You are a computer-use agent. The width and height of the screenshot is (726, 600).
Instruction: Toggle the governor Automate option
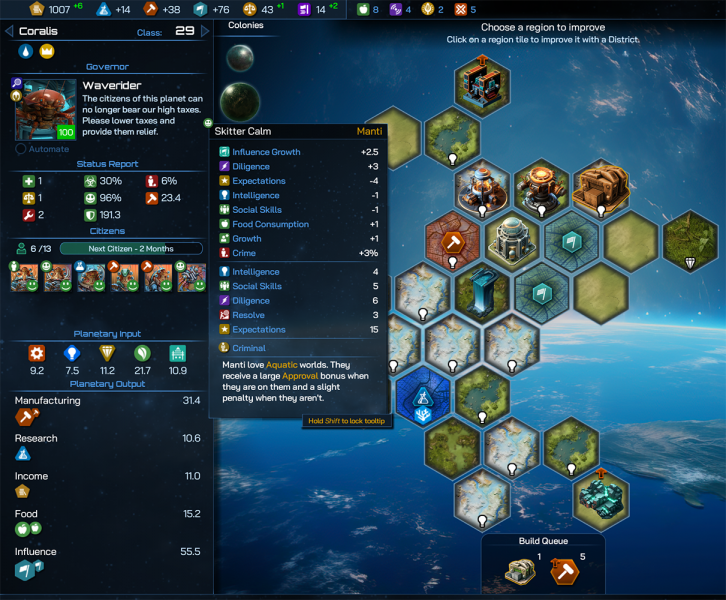click(x=21, y=149)
